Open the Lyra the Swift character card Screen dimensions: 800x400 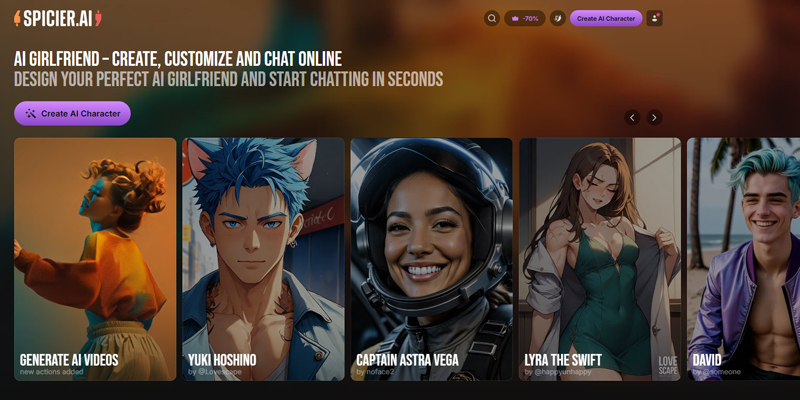(x=599, y=259)
